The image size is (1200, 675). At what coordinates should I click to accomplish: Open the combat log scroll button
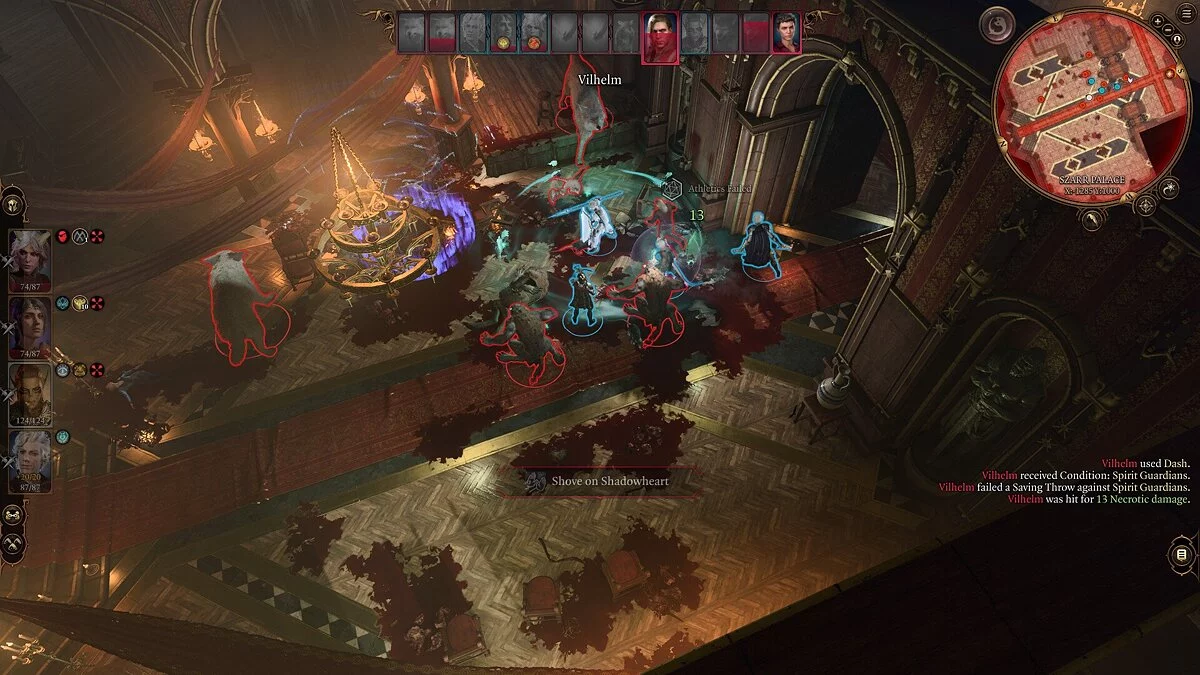pos(1181,555)
